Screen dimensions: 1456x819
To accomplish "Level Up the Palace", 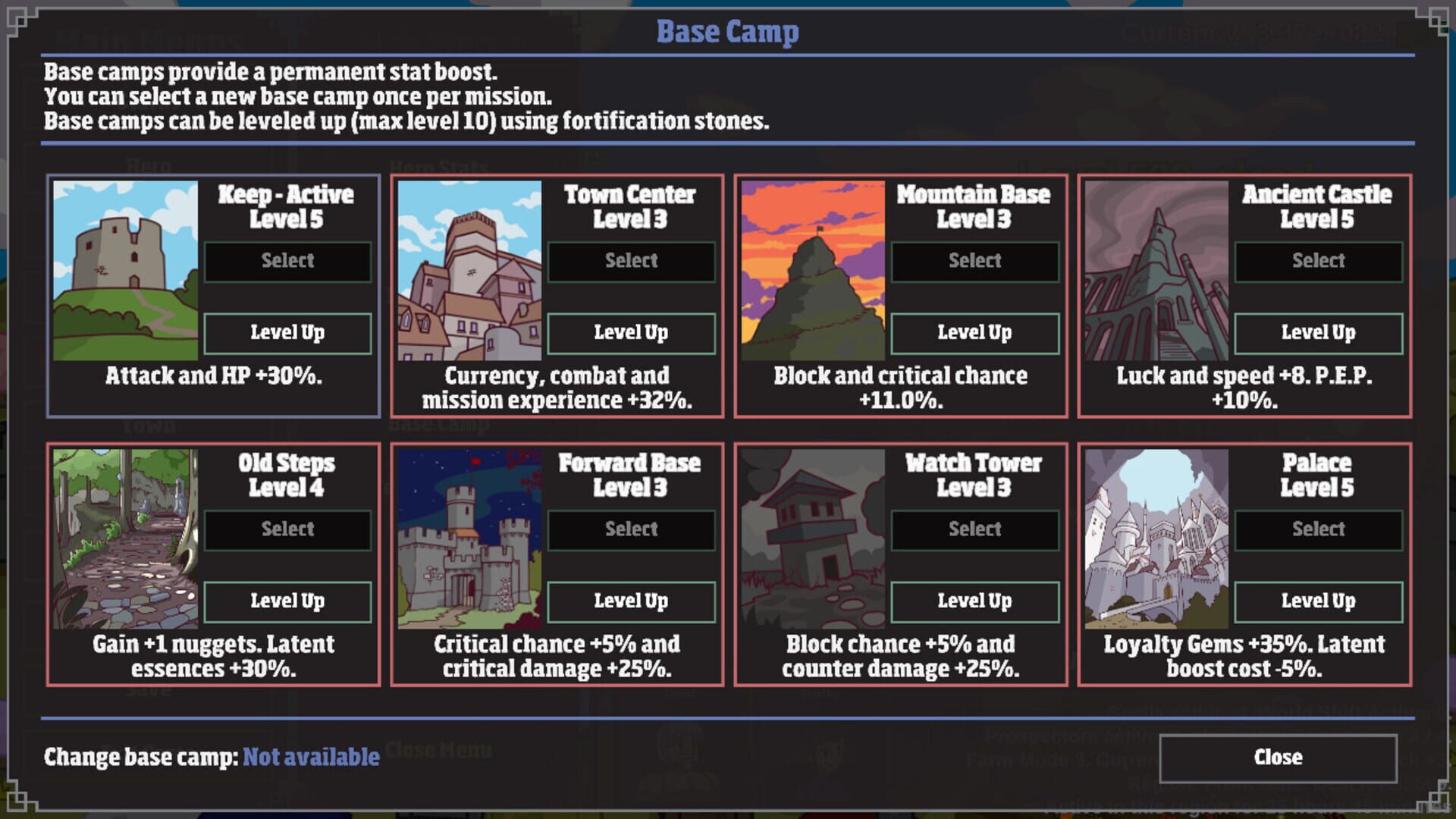I will [x=1319, y=601].
